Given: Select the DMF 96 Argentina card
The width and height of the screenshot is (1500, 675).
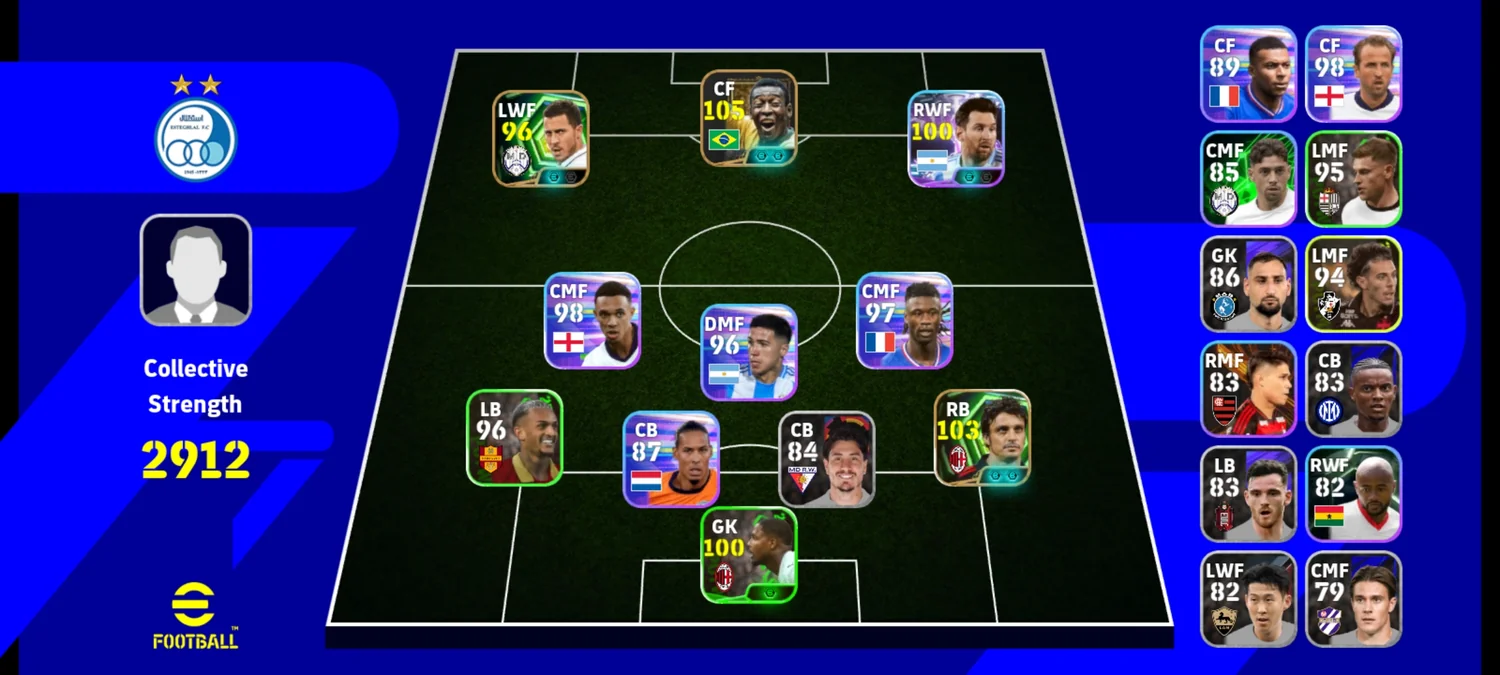Looking at the screenshot, I should pos(749,352).
